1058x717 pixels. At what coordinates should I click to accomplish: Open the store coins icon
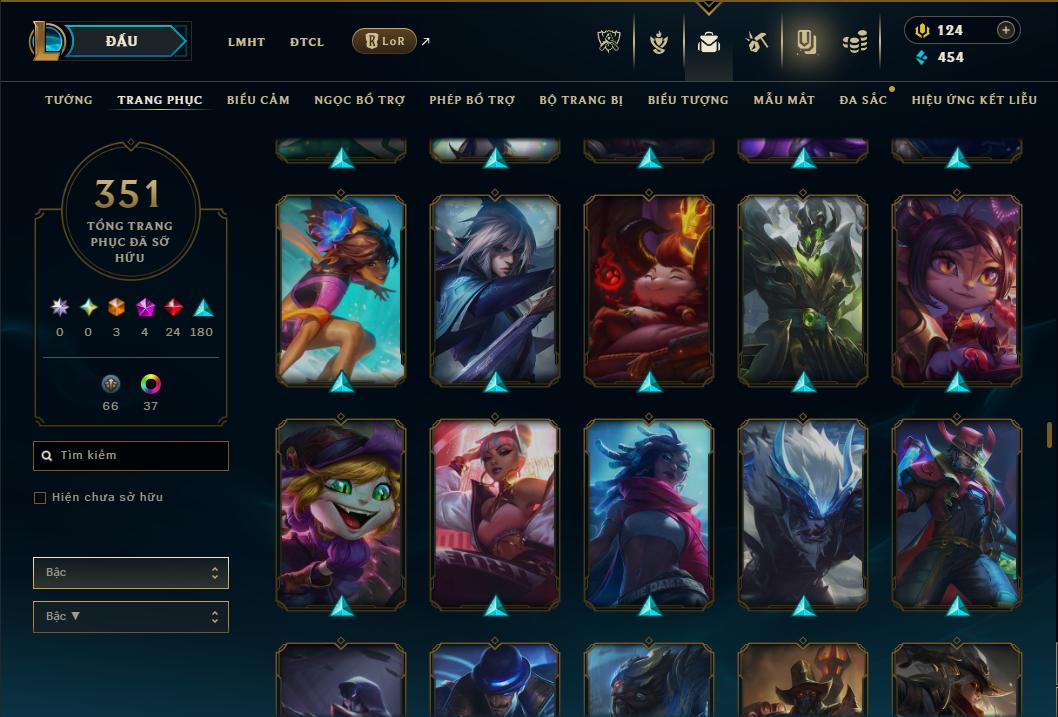[x=854, y=42]
